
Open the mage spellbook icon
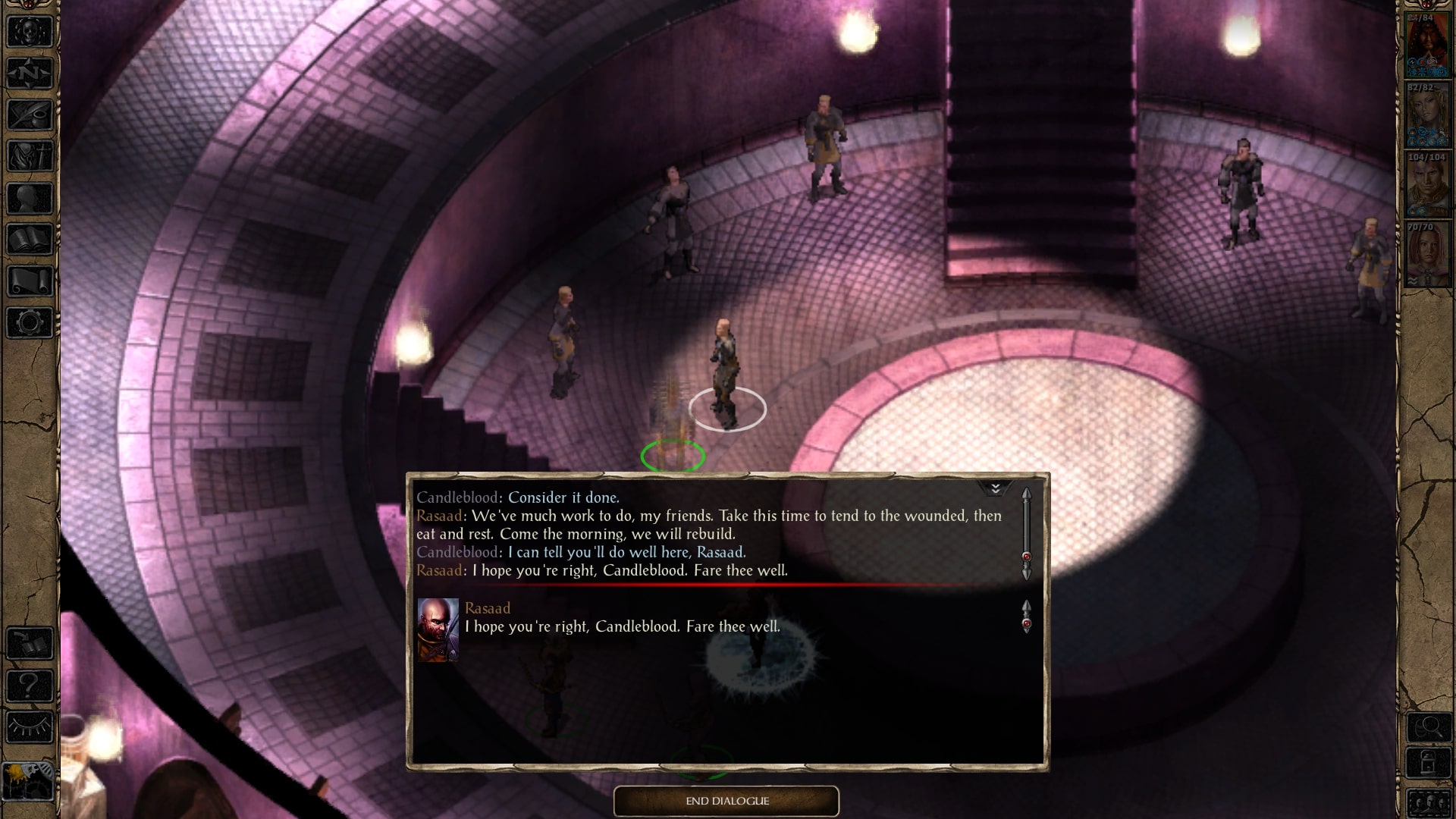[30, 240]
